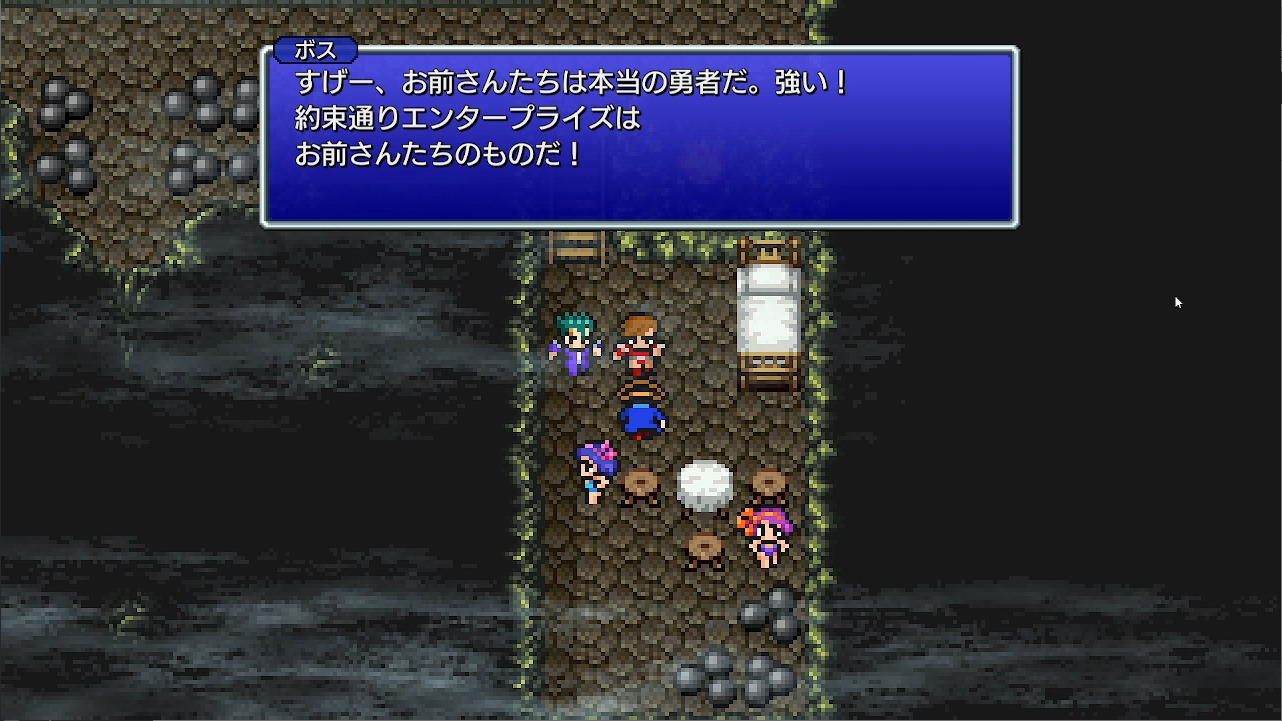The image size is (1282, 721).
Task: Click the ボス name tag on the dialog
Action: [316, 49]
